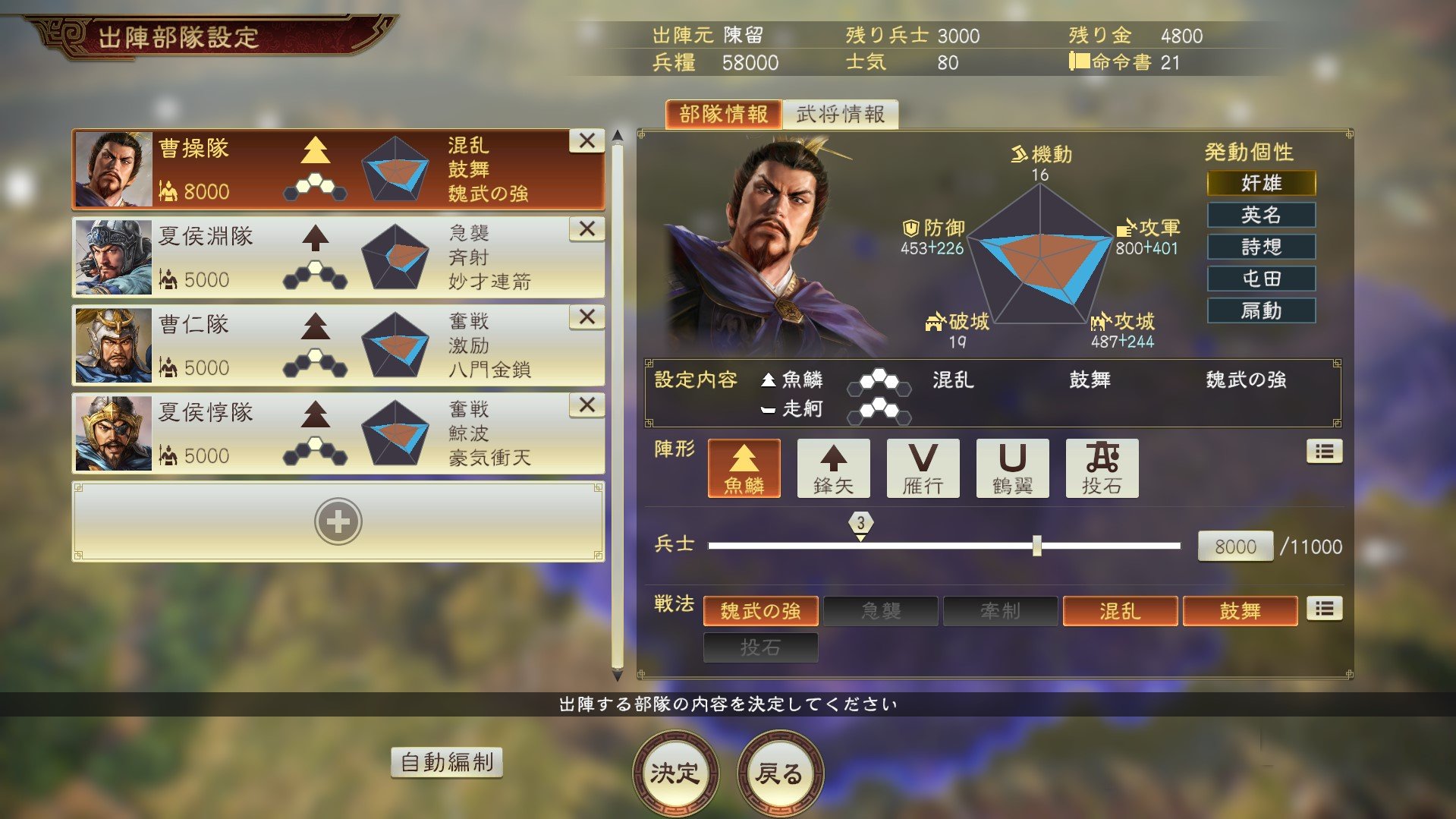Select the 投石 formation icon

1101,468
